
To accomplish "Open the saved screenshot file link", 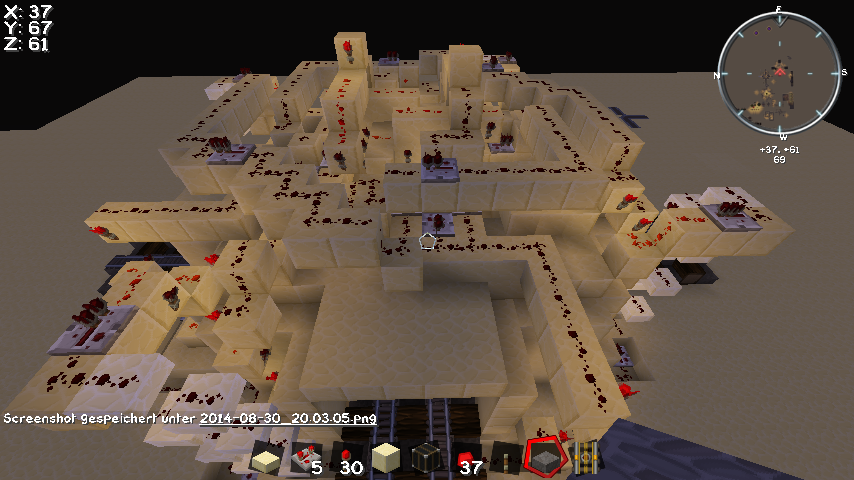I will [287, 418].
